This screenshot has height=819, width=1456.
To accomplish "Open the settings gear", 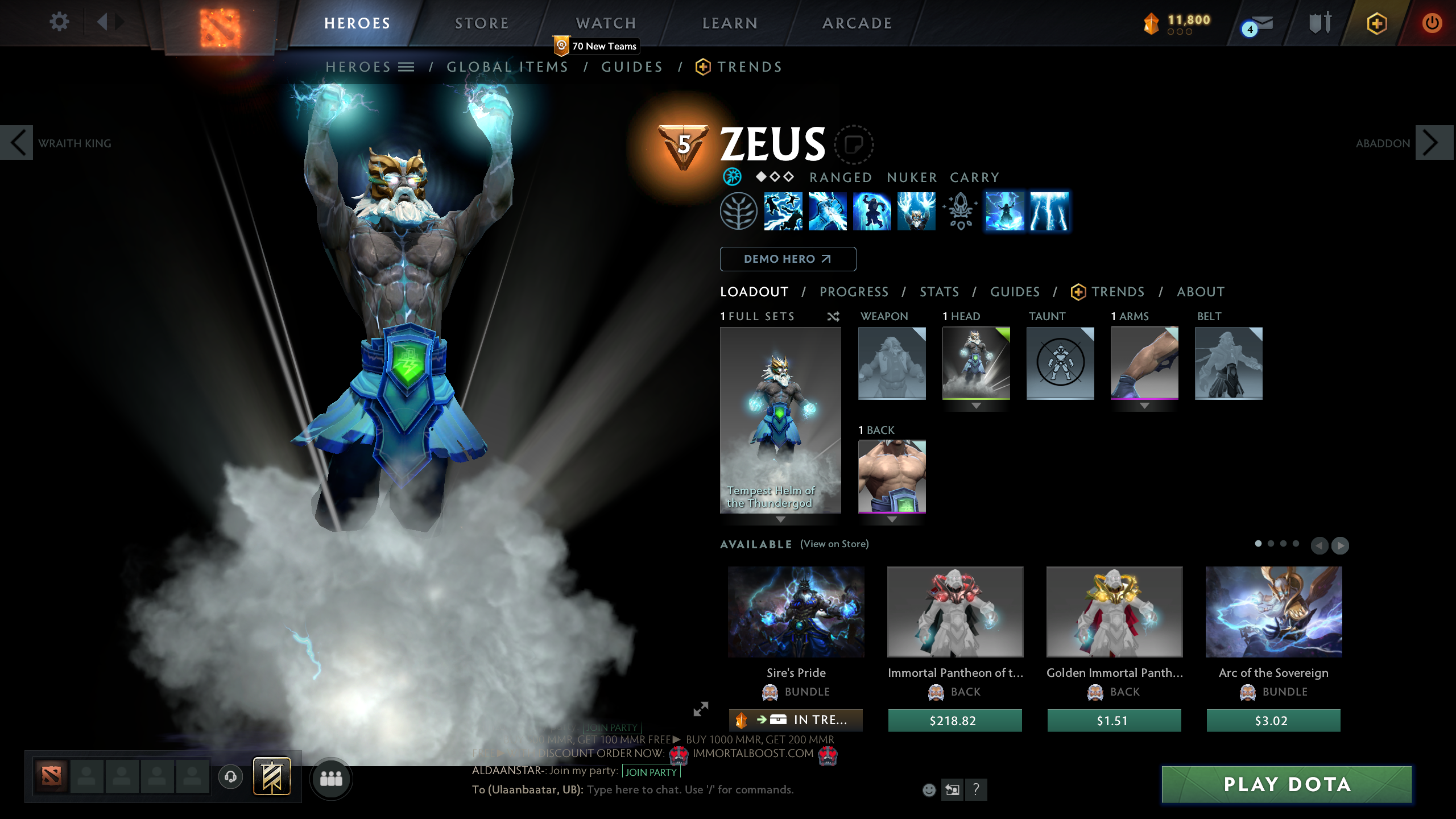I will tap(59, 22).
